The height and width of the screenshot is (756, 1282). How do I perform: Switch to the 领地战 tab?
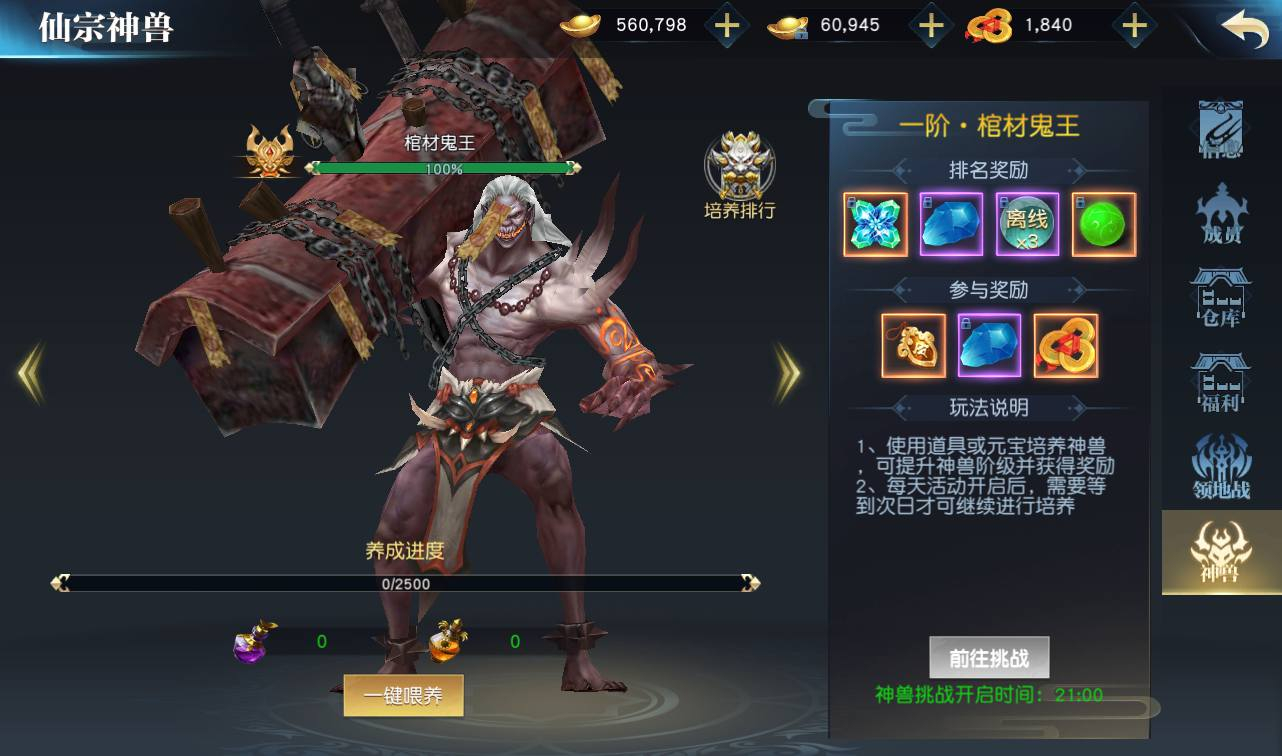click(1221, 468)
